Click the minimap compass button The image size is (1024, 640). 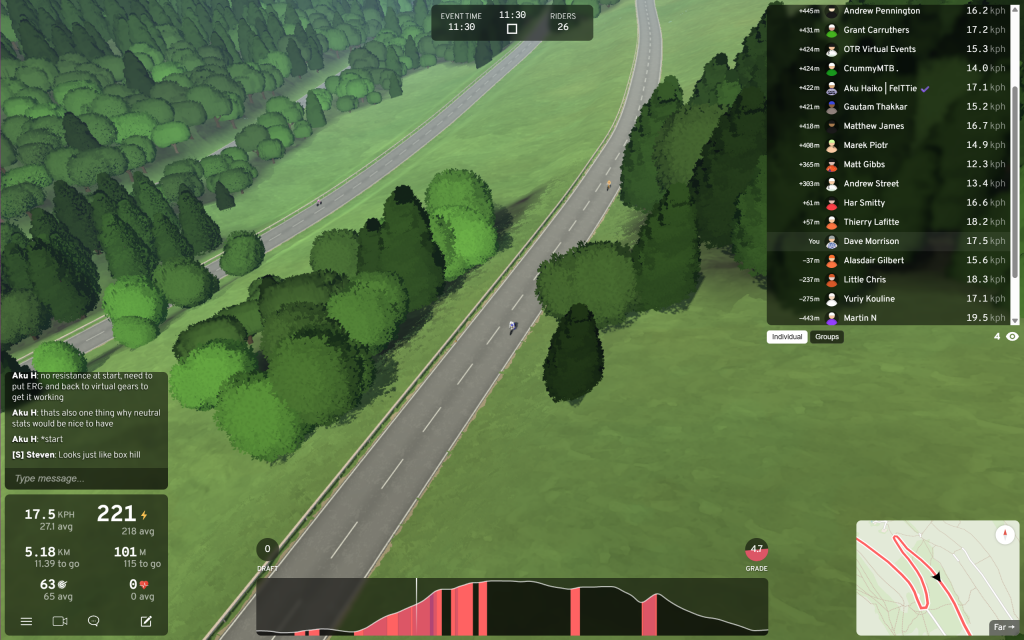[x=1005, y=535]
